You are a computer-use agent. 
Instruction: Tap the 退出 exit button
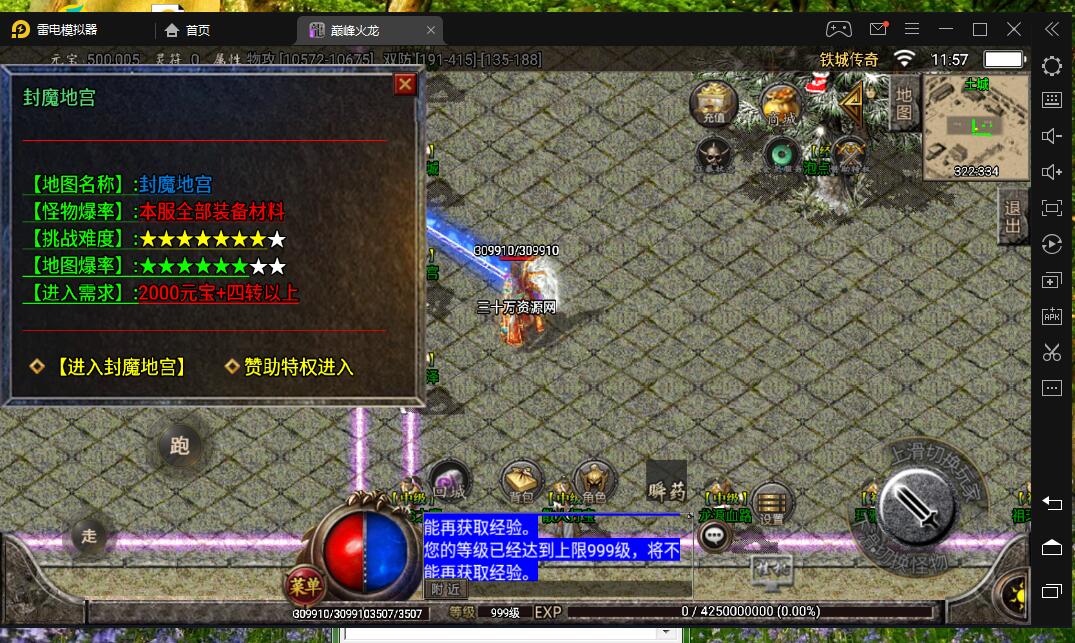click(1013, 216)
